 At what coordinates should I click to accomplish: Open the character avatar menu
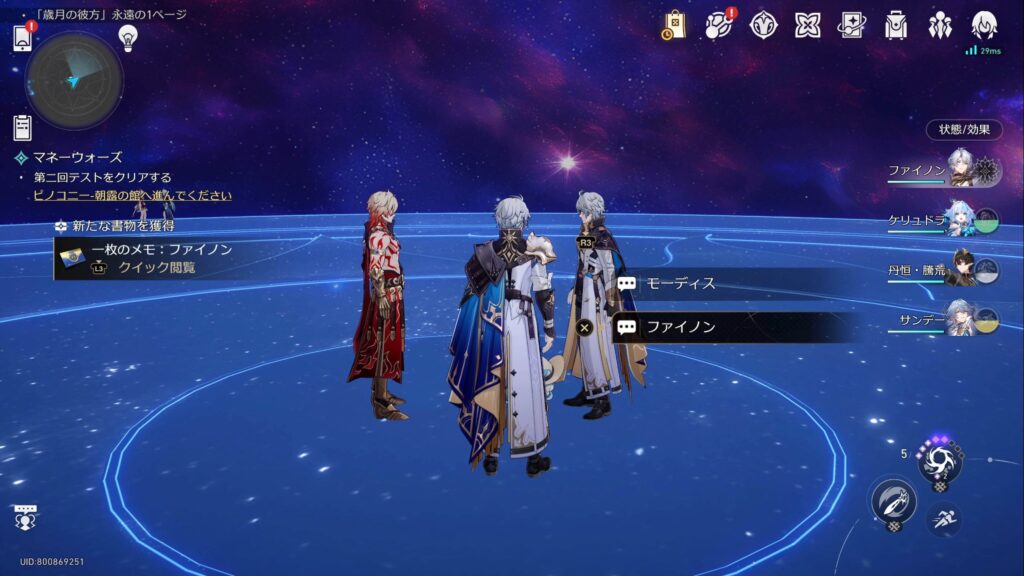tap(984, 25)
